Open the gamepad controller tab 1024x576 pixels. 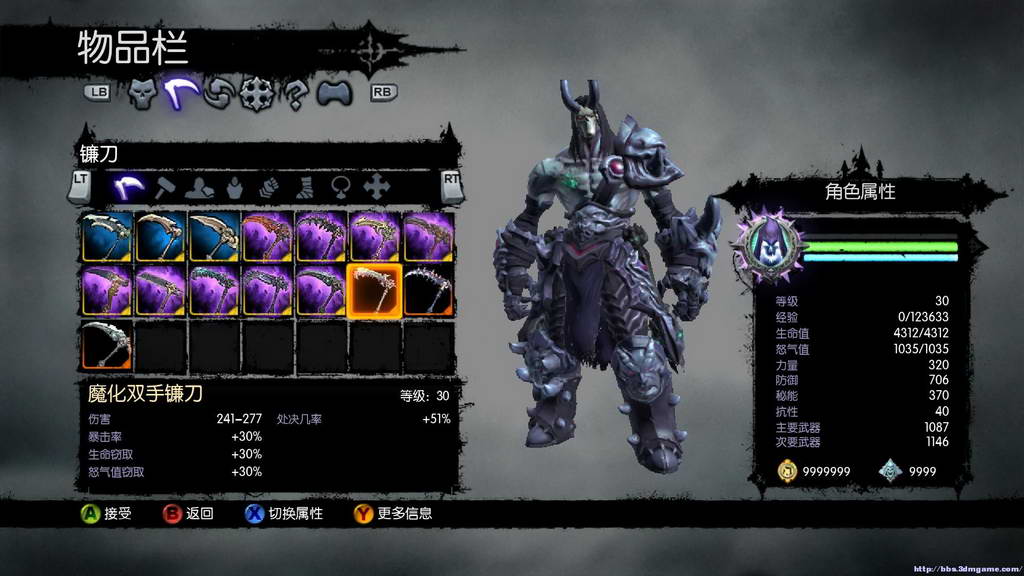335,93
